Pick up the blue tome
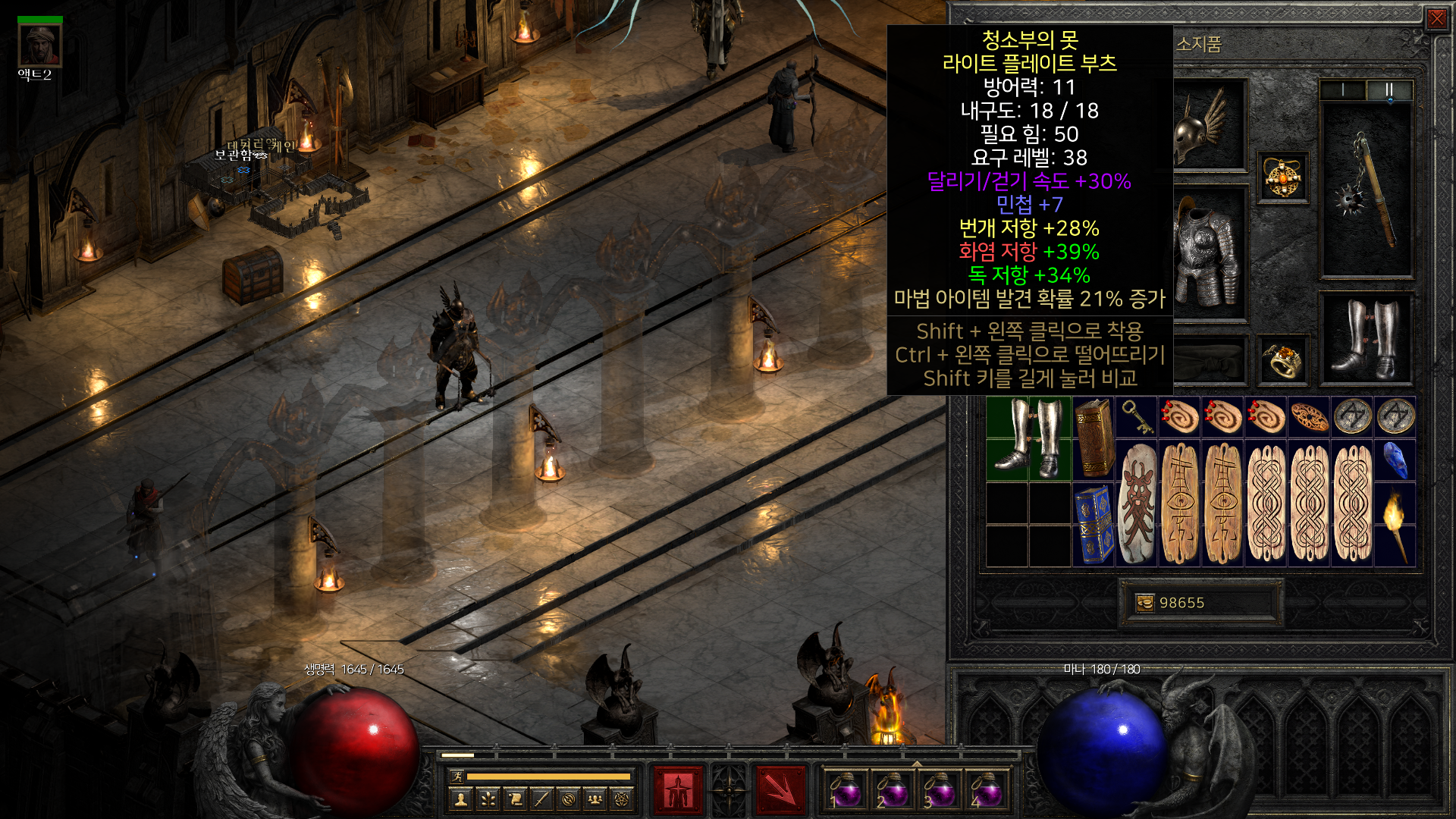Screen dimensions: 1456x819 1093,525
